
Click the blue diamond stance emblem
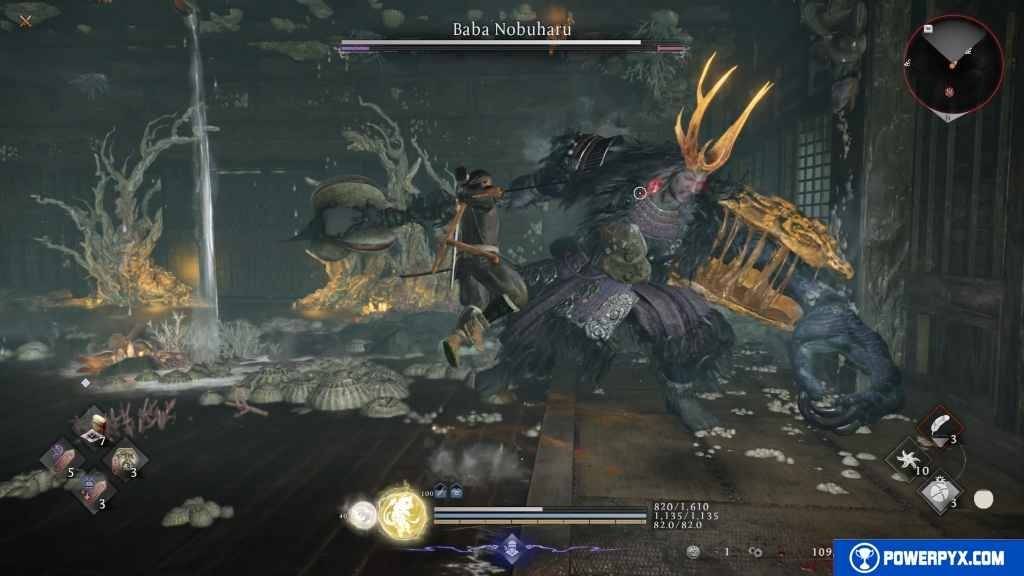tap(511, 547)
